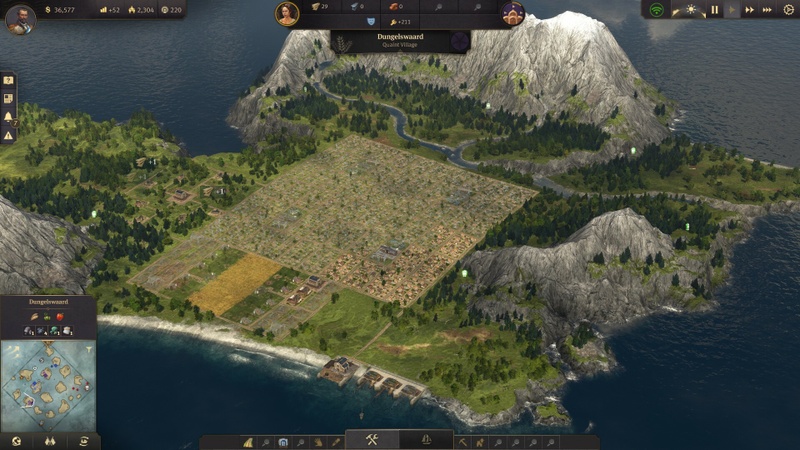800x450 pixels.
Task: Open the question mark help icon
Action: point(8,80)
